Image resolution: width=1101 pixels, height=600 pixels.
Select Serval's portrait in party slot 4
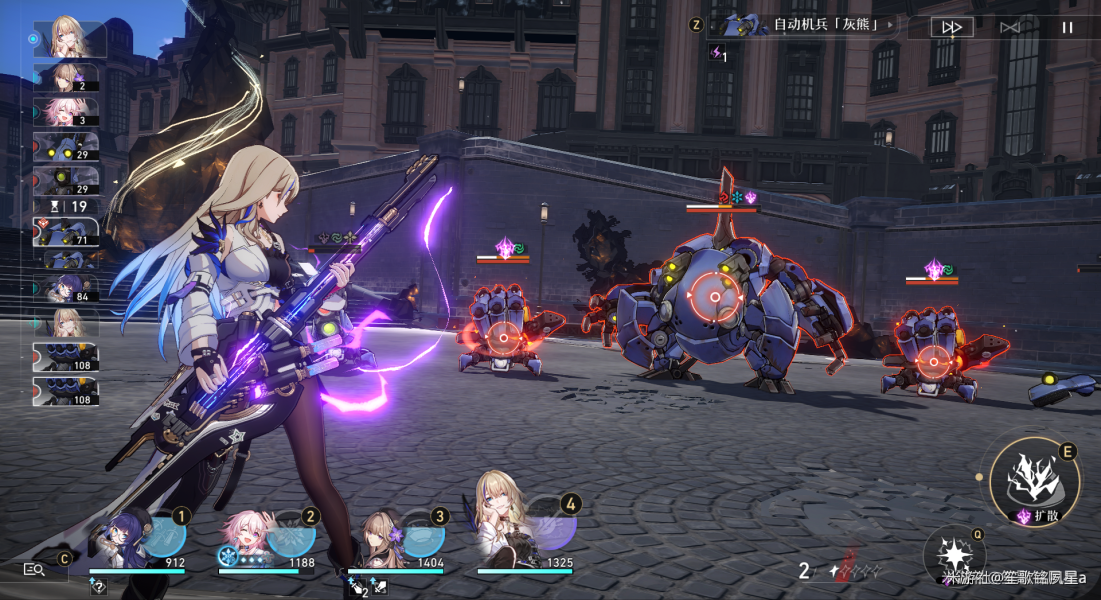tap(520, 530)
